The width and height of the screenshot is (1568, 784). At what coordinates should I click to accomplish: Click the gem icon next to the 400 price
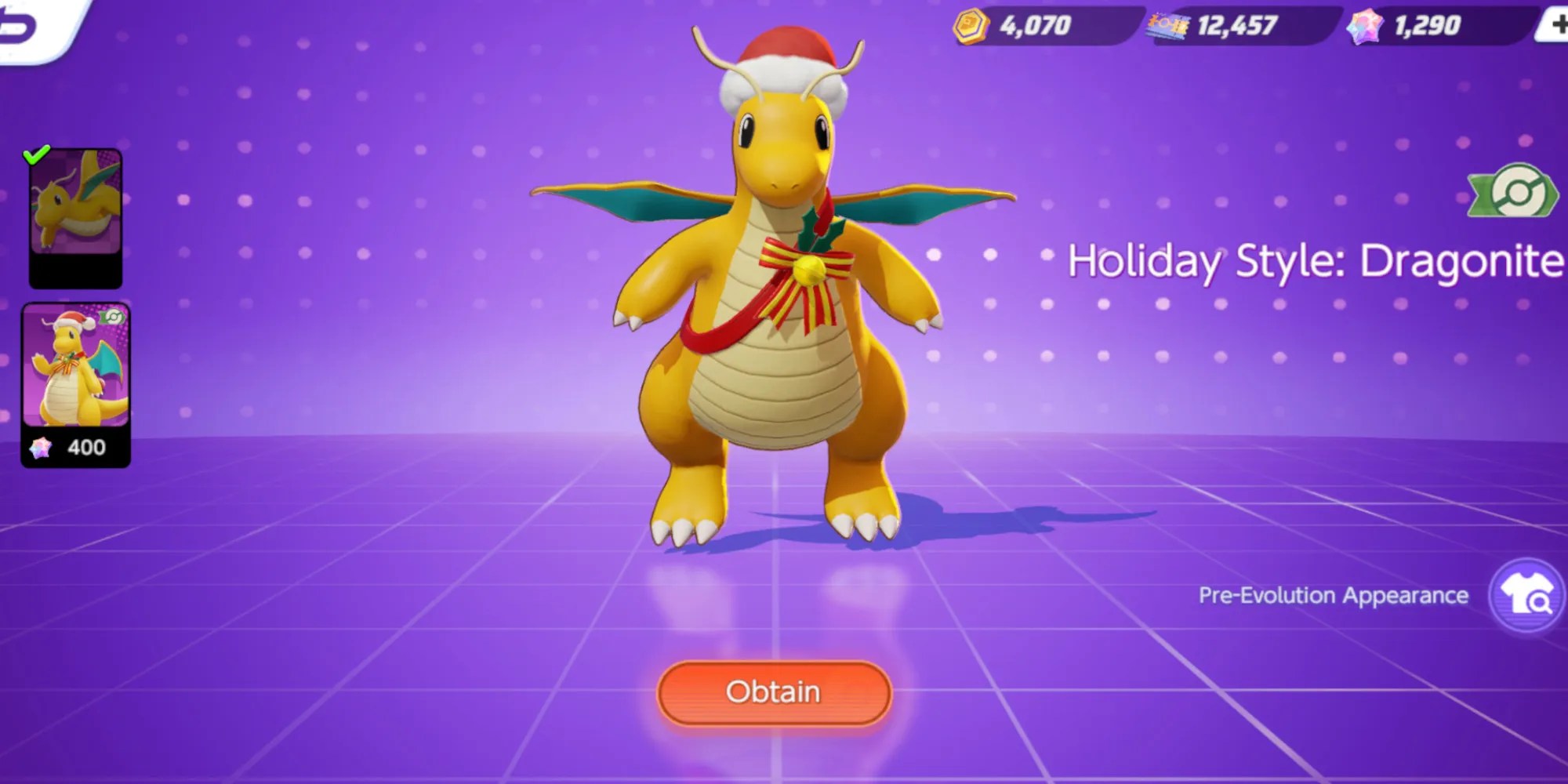tap(42, 447)
